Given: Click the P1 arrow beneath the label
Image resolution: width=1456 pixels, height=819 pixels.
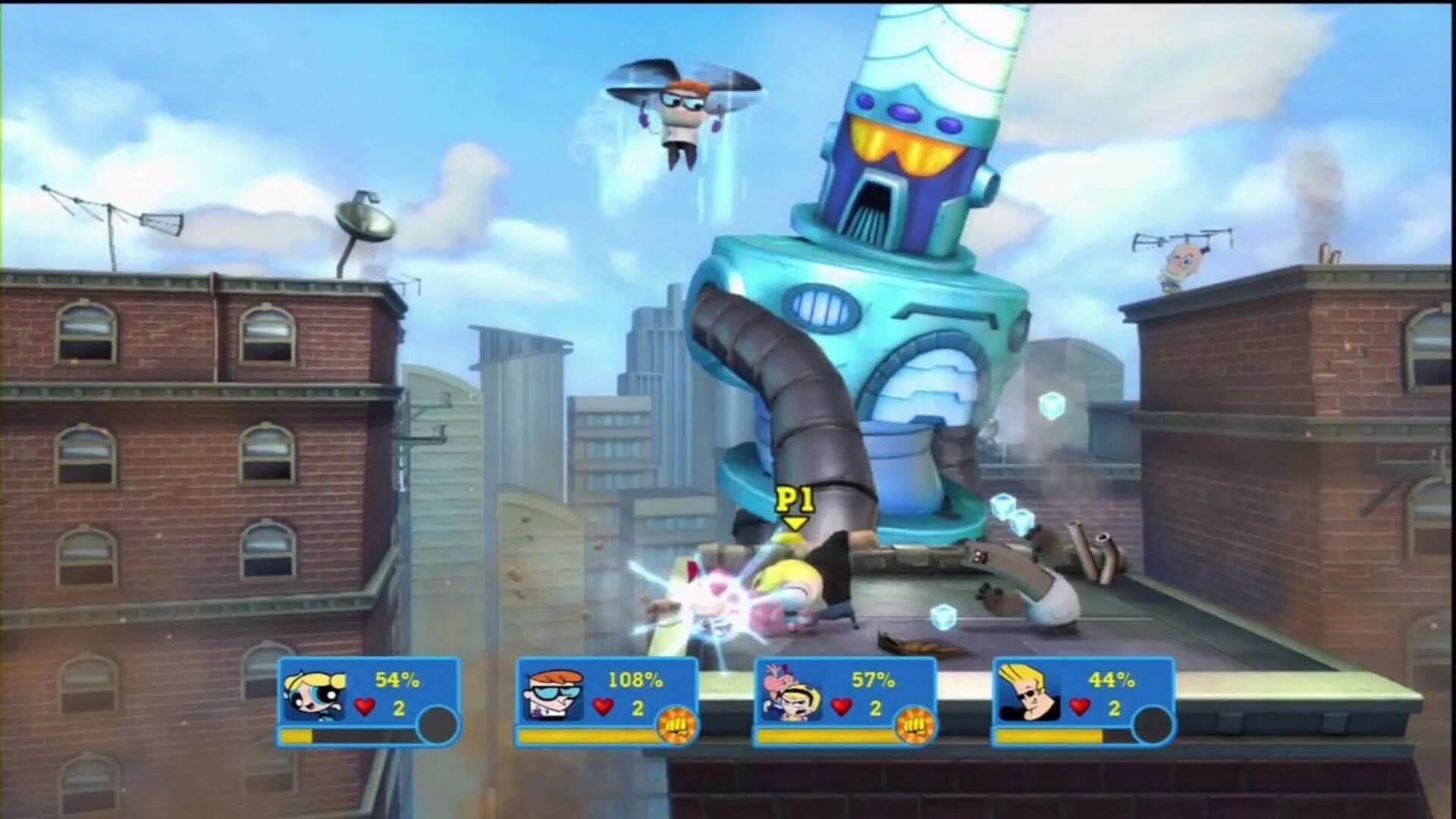Looking at the screenshot, I should (794, 523).
